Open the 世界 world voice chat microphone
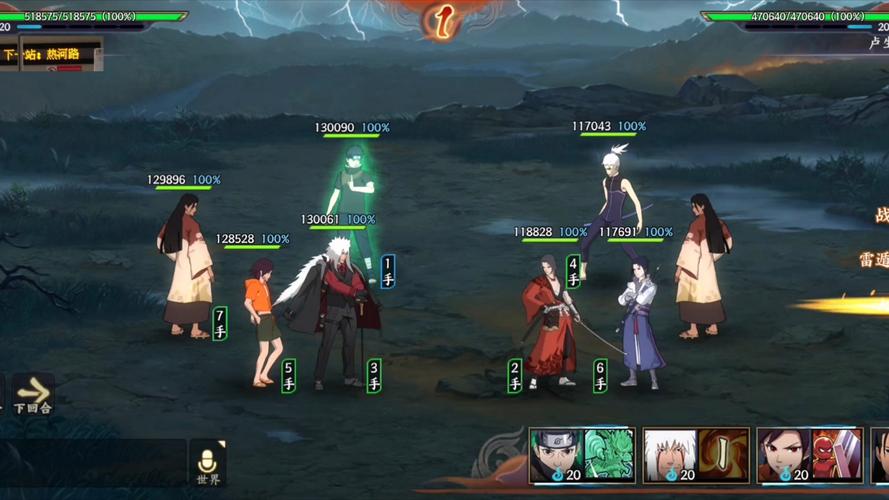 (207, 463)
